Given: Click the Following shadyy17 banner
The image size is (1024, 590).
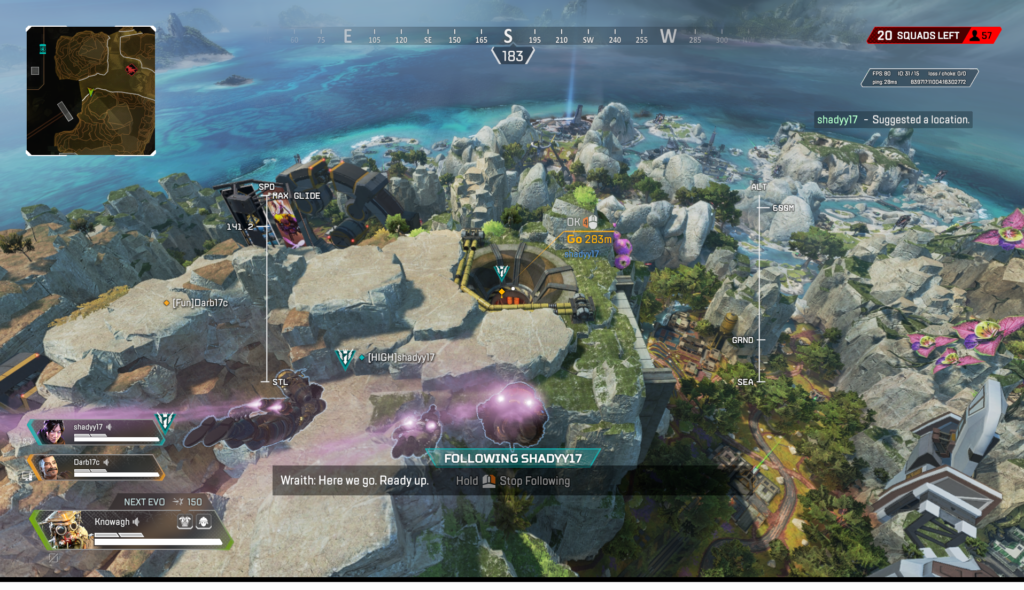Looking at the screenshot, I should [x=512, y=458].
